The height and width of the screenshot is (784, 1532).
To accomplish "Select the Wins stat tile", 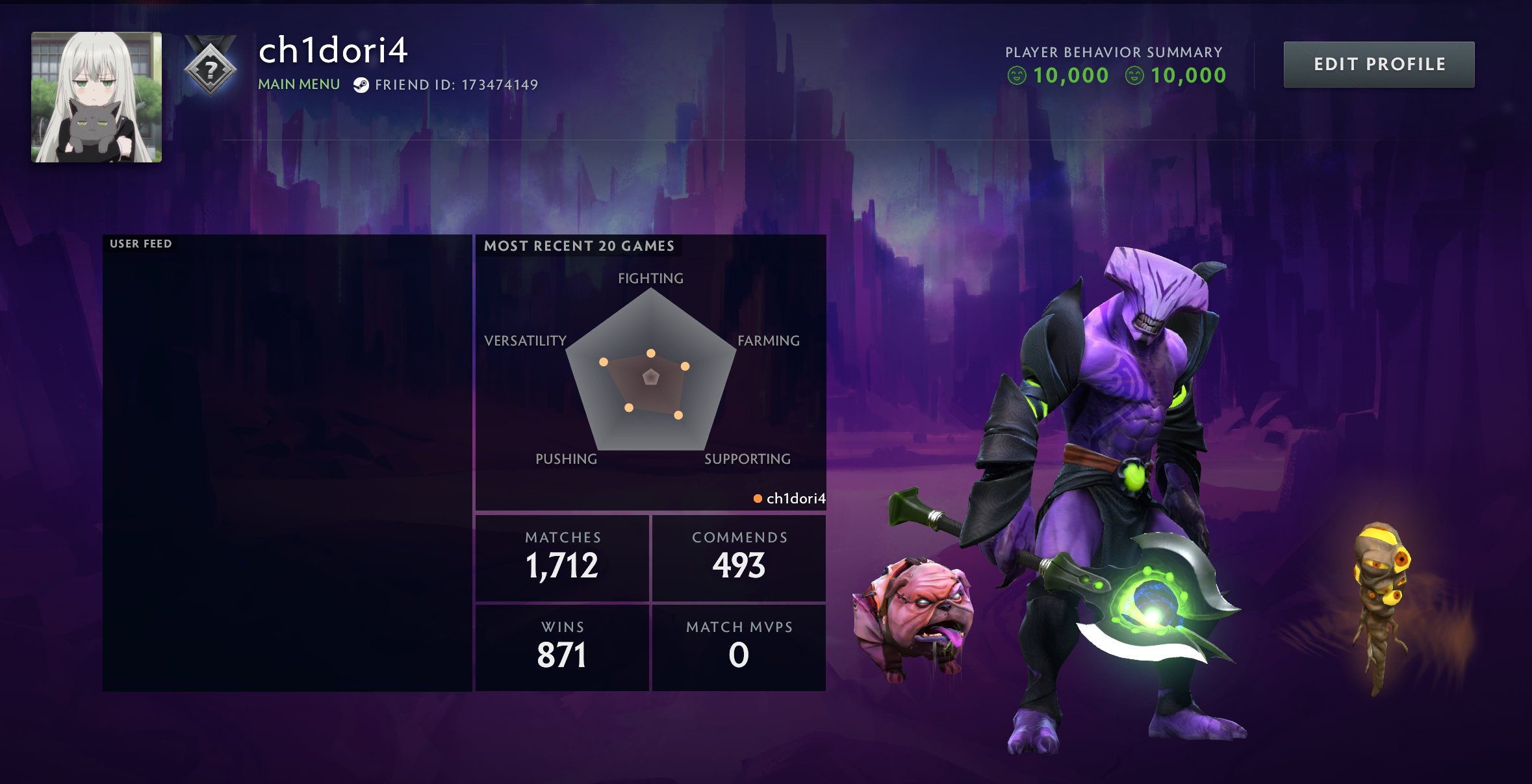I will coord(563,647).
